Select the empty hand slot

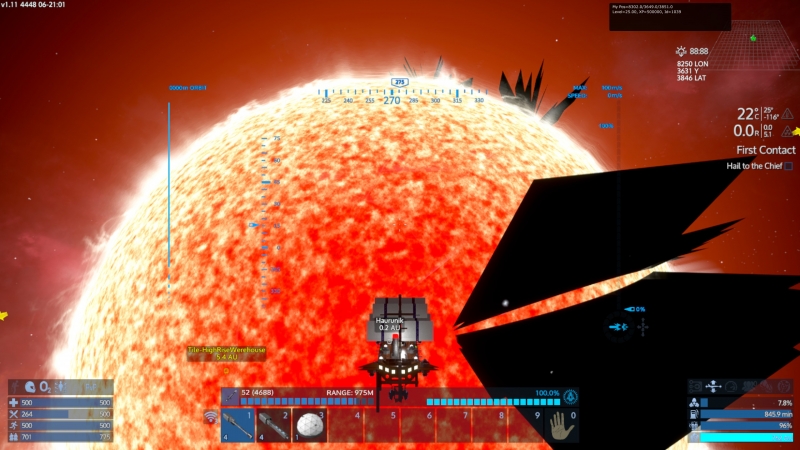pyautogui.click(x=560, y=424)
